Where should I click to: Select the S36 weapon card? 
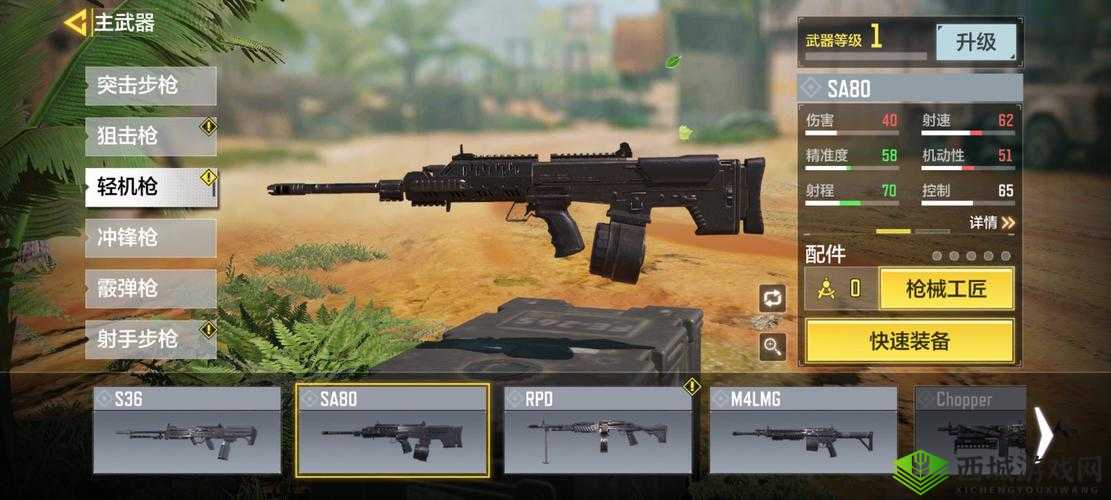pyautogui.click(x=187, y=430)
